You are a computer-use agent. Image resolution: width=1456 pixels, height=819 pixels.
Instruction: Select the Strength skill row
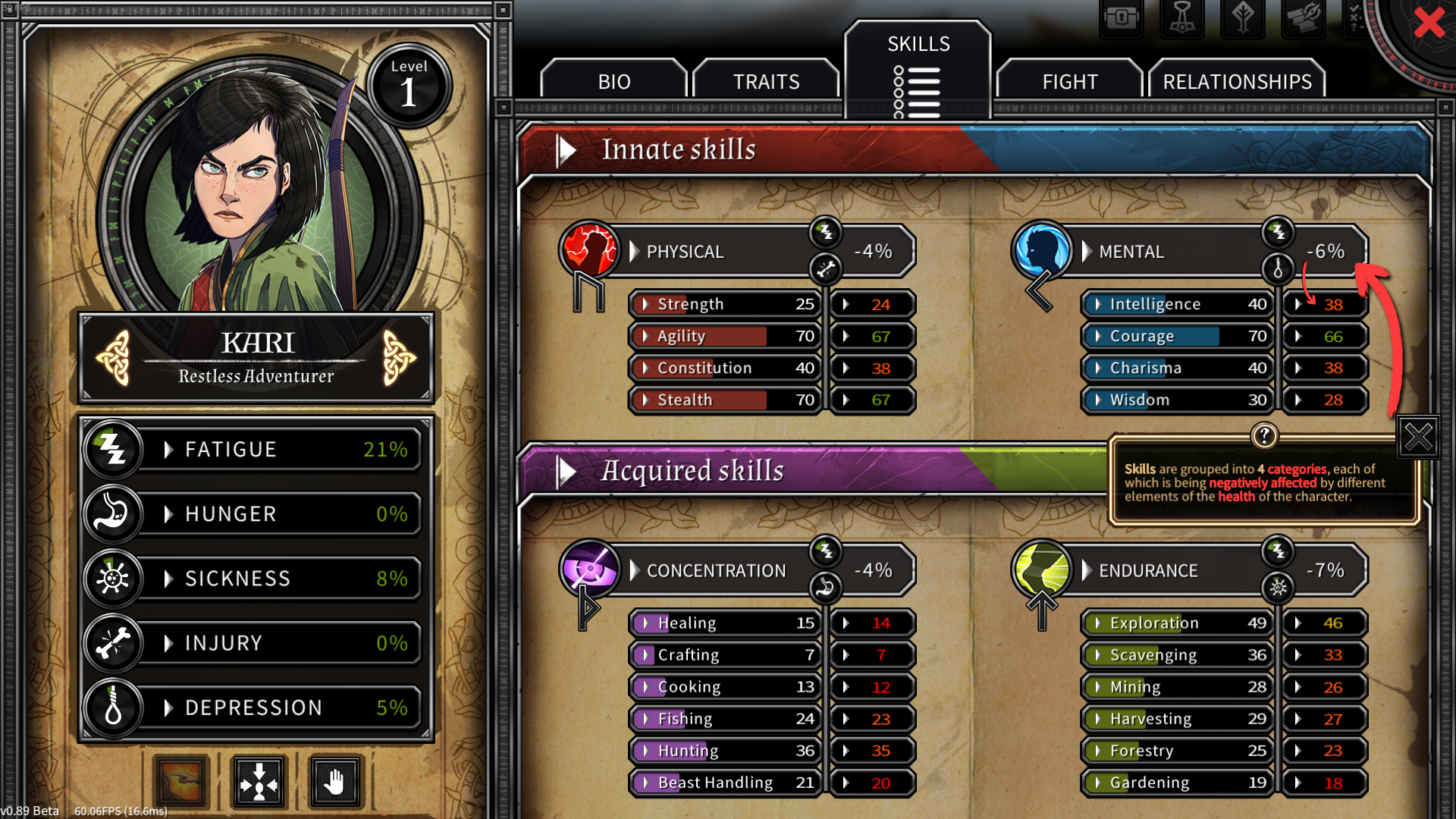click(725, 304)
